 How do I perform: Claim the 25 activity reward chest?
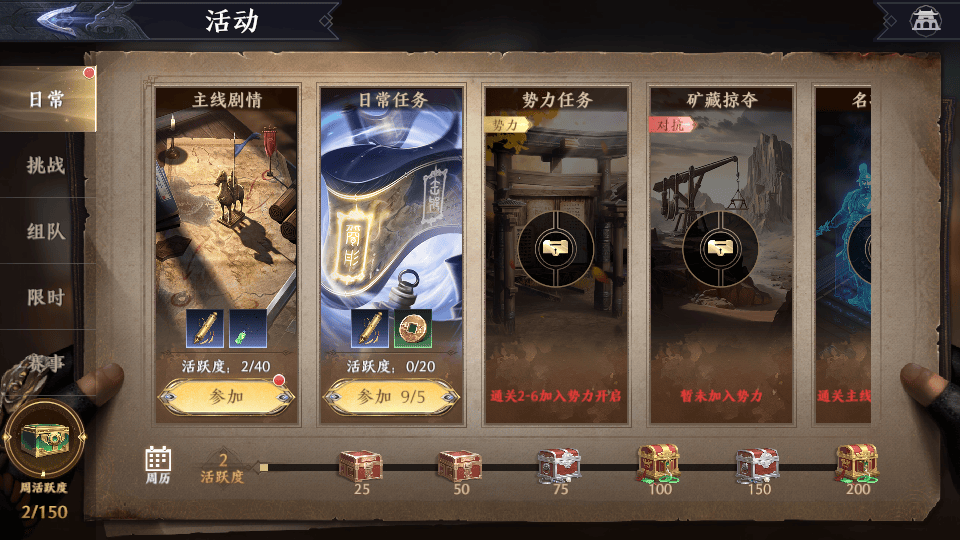[x=360, y=464]
